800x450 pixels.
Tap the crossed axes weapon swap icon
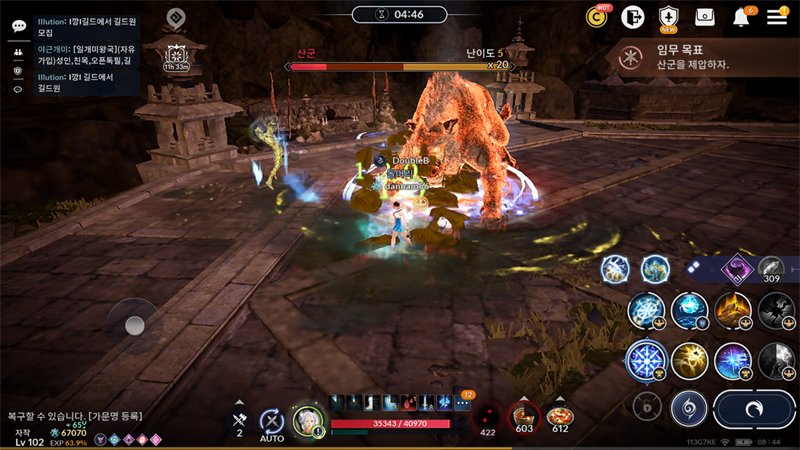pos(239,420)
